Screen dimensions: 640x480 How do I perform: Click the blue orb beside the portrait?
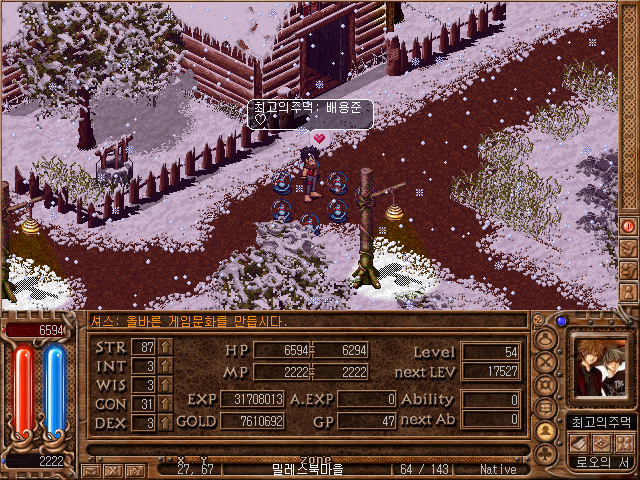coord(561,322)
